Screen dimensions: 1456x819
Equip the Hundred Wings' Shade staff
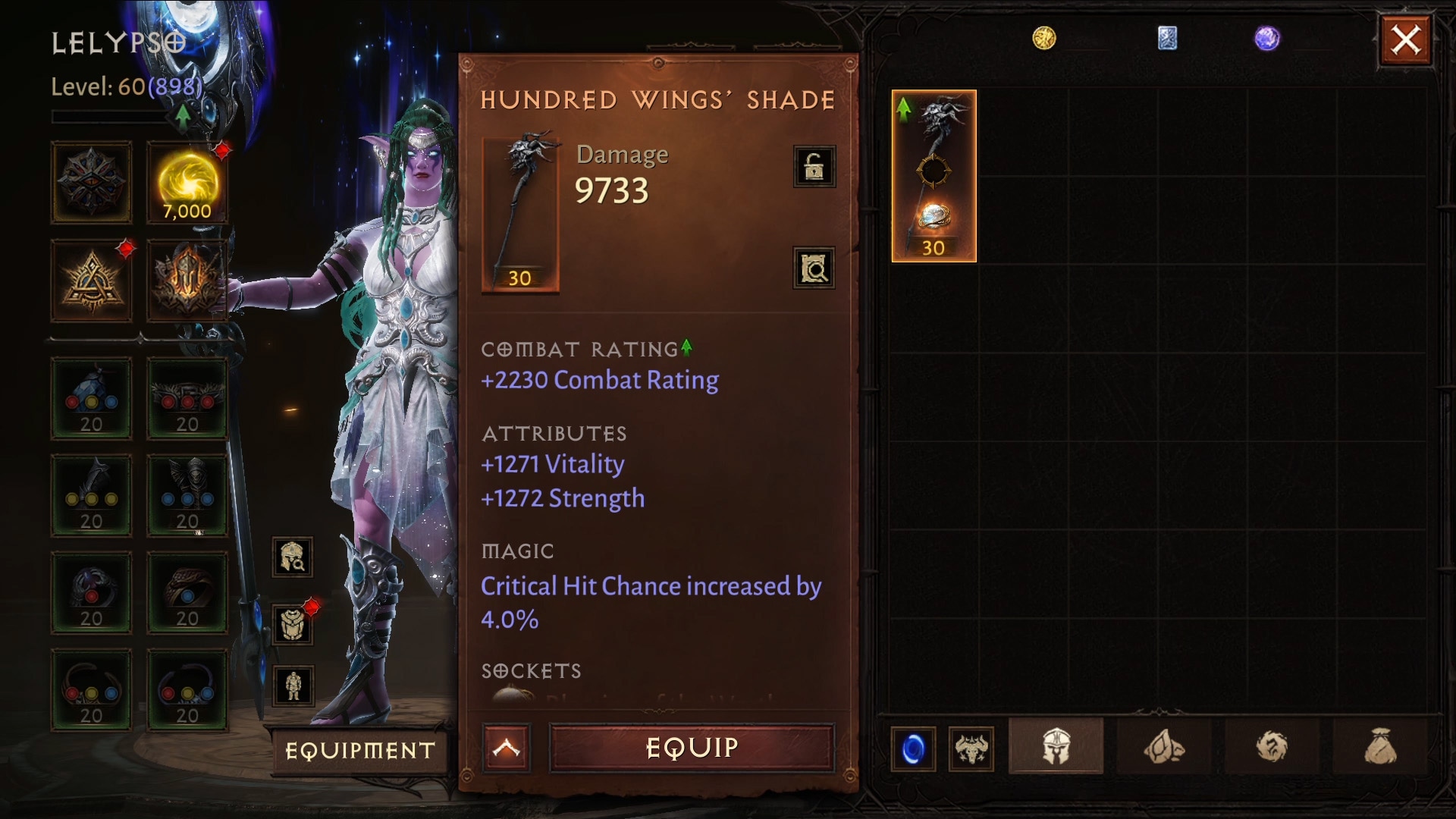(692, 748)
